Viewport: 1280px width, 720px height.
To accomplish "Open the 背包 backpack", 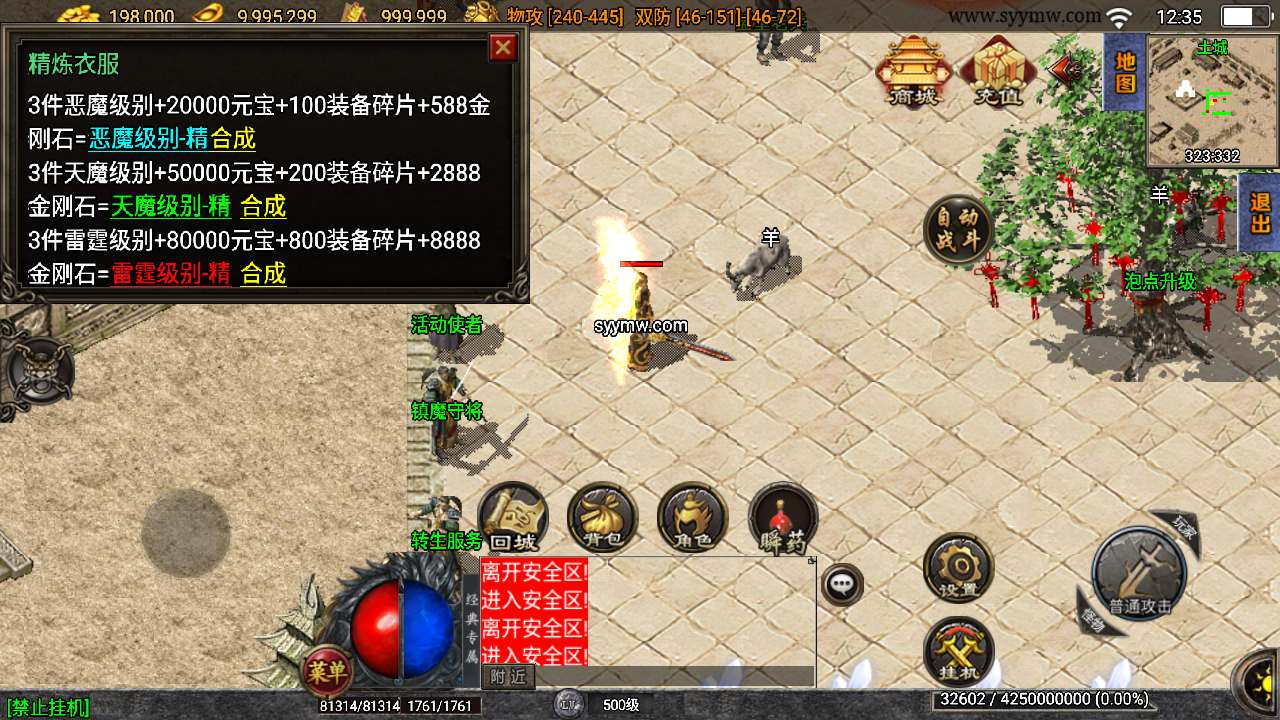I will pos(602,517).
